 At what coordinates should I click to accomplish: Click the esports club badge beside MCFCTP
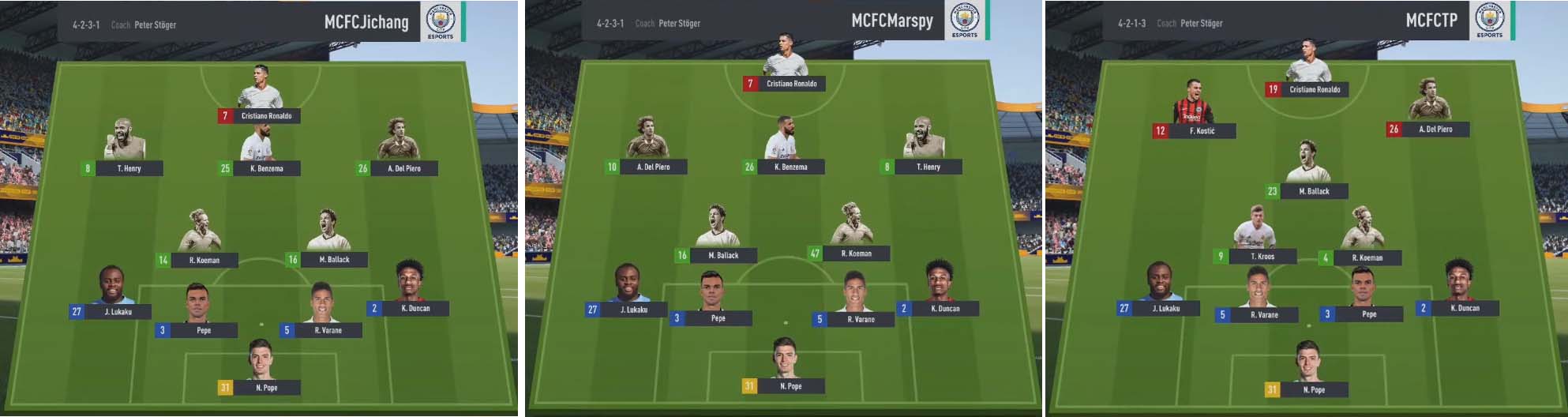(x=1490, y=20)
